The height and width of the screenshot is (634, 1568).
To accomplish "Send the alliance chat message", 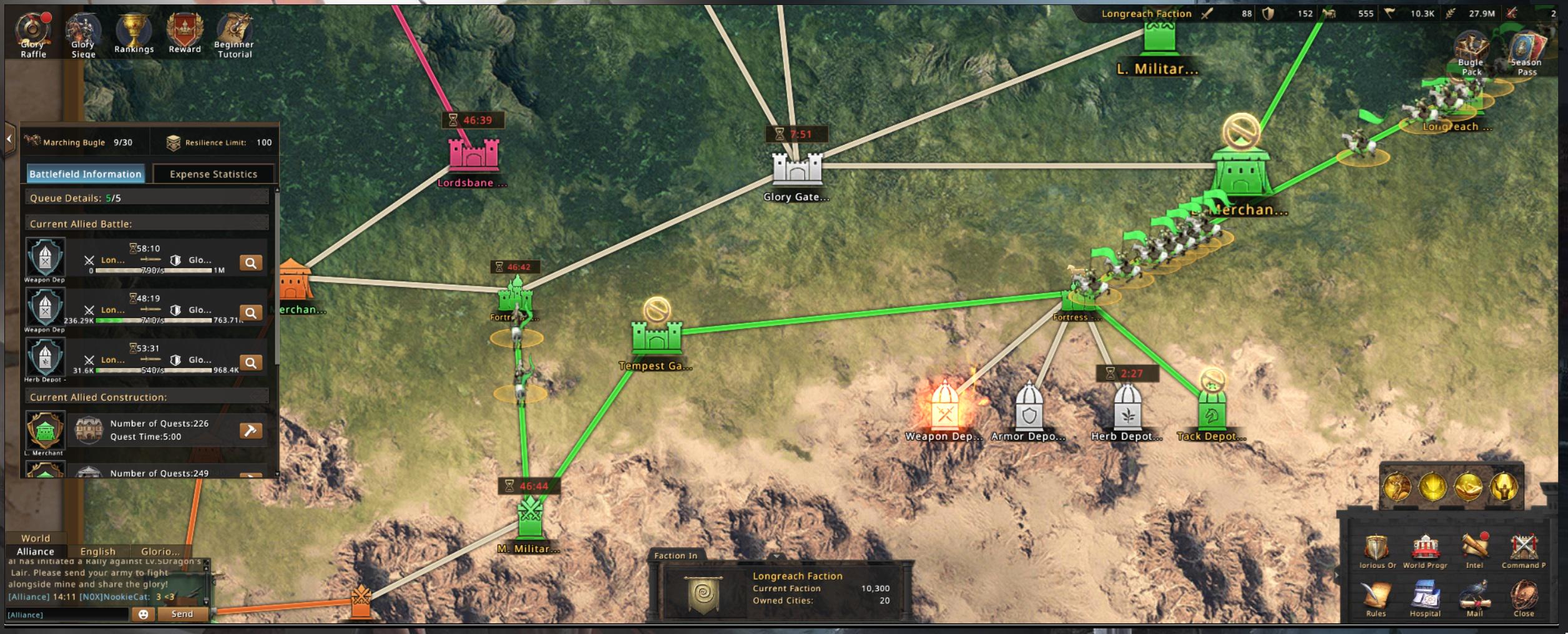I will (182, 614).
